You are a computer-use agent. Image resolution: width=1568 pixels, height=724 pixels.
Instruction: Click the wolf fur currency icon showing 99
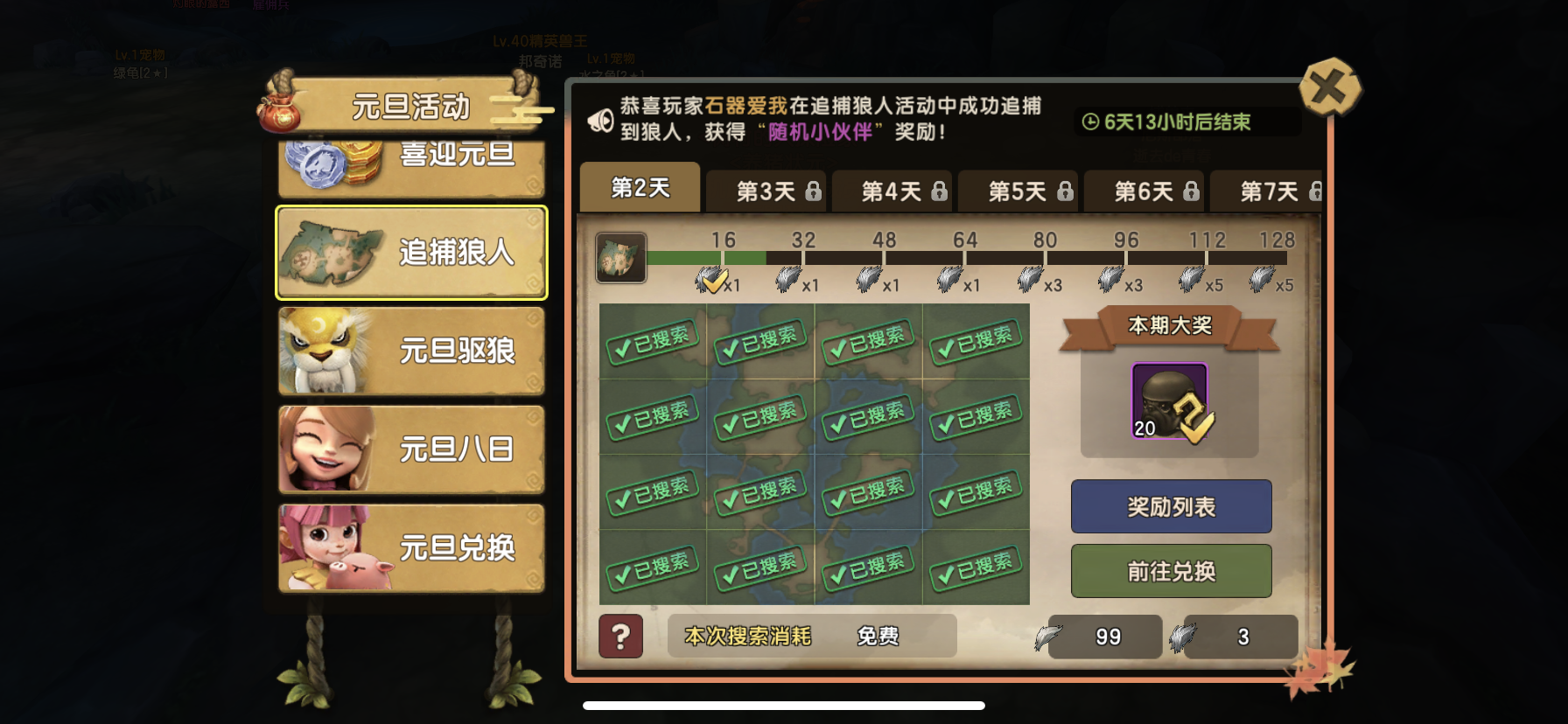point(1052,637)
